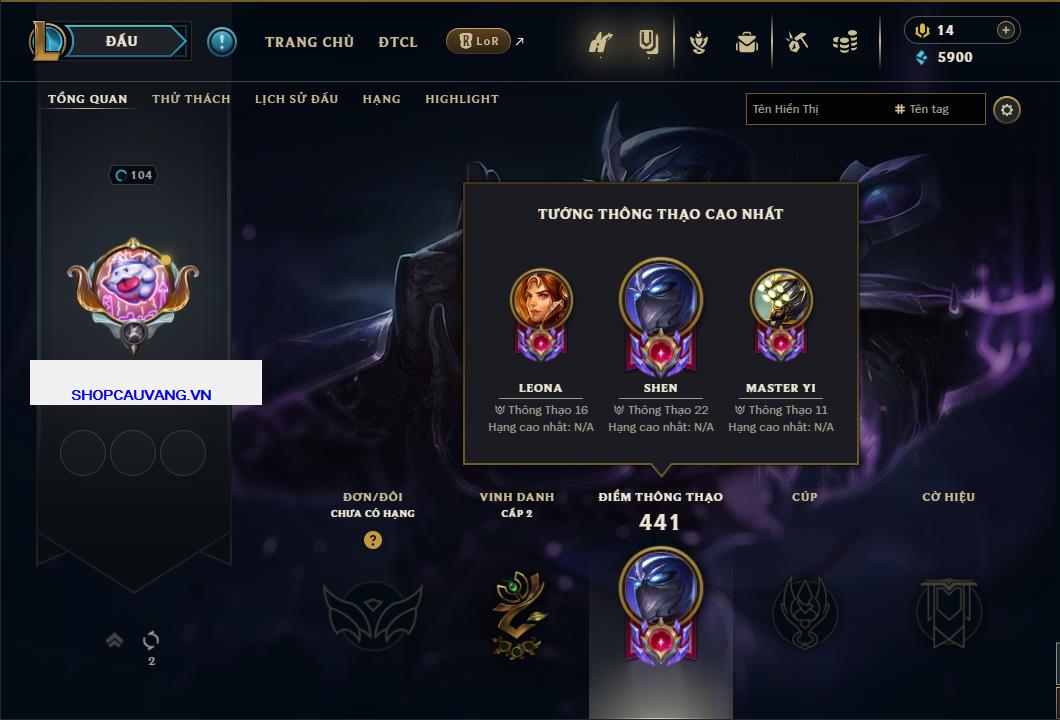Open the VINH DANH honor emblem
1060x720 pixels.
(517, 614)
